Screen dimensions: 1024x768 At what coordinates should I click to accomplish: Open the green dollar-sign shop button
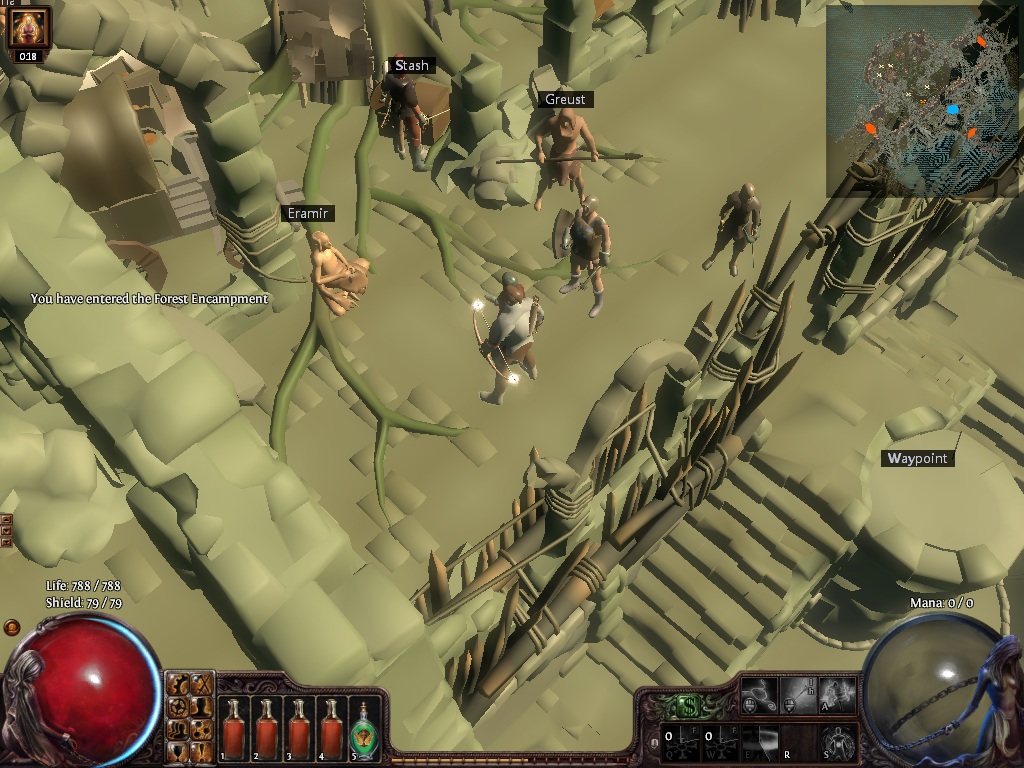click(x=688, y=706)
